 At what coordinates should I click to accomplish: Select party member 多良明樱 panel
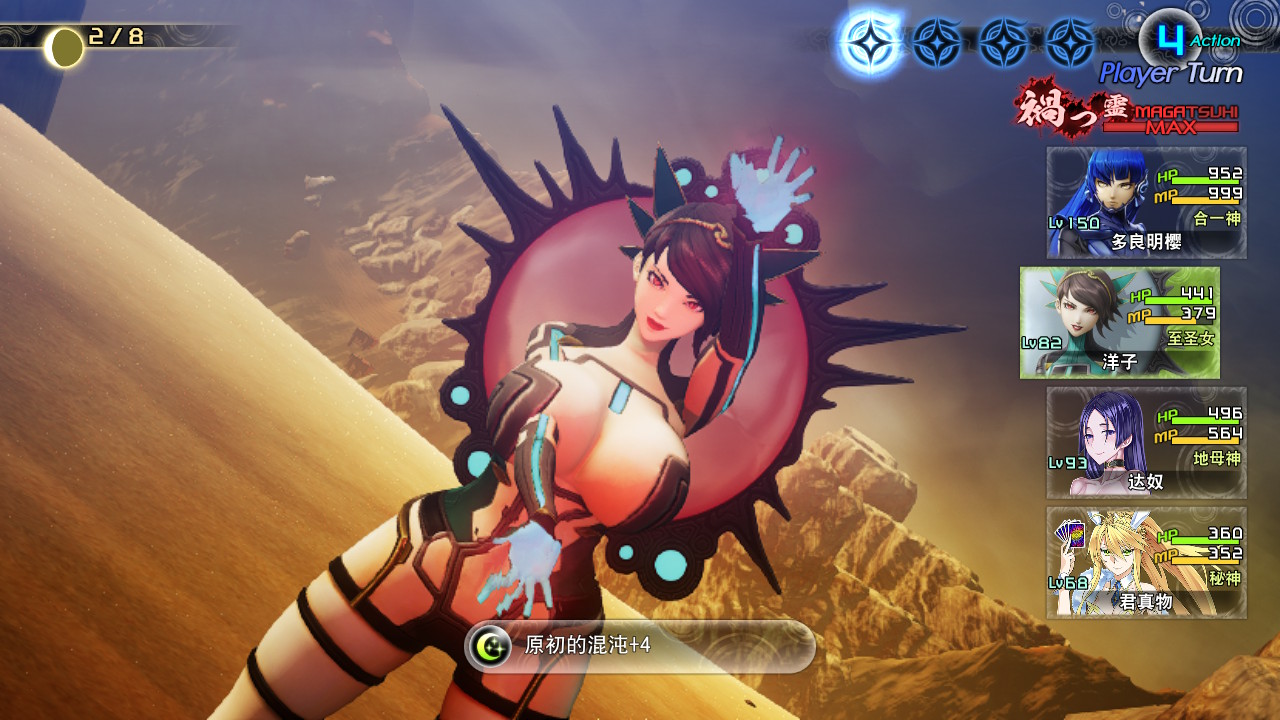(x=1146, y=203)
